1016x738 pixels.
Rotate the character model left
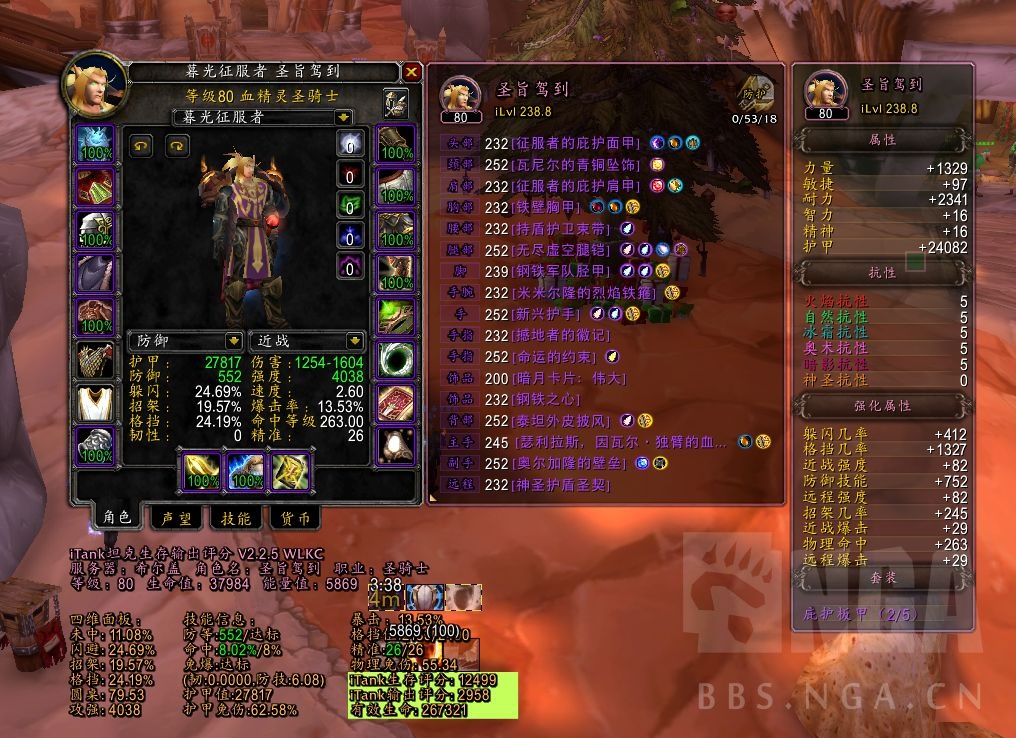[x=142, y=146]
